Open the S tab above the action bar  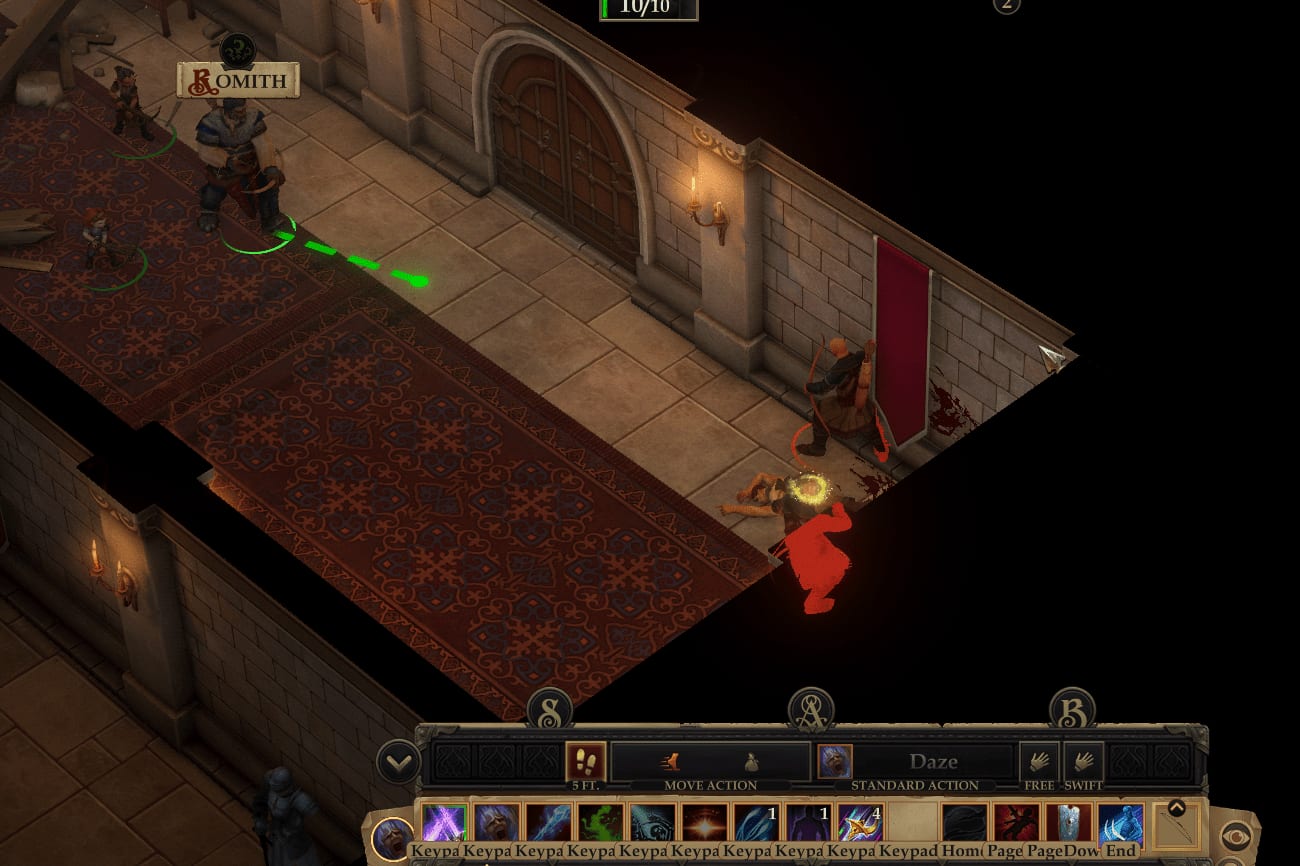pyautogui.click(x=549, y=709)
